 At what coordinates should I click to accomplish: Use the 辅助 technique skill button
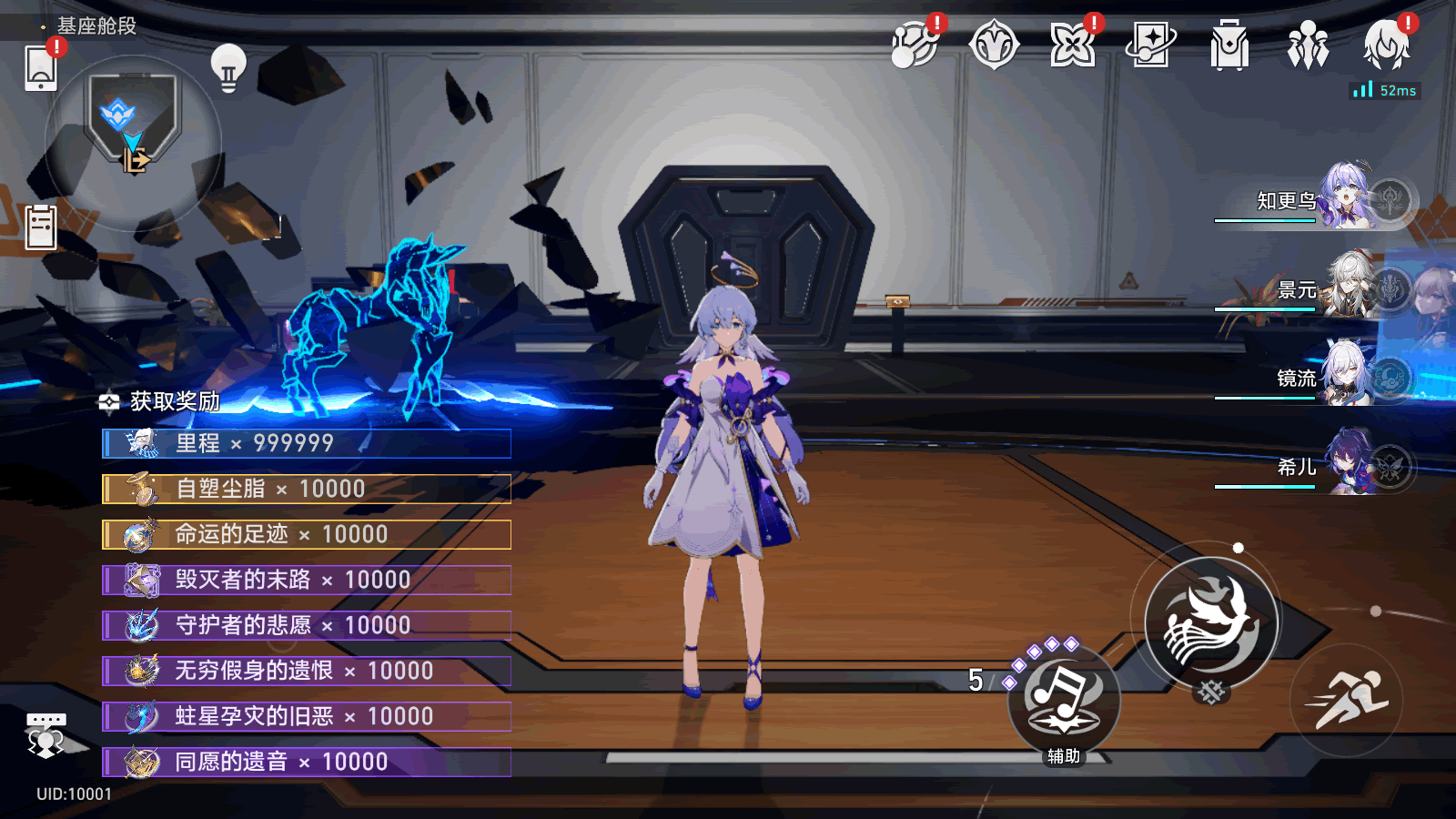click(1063, 702)
